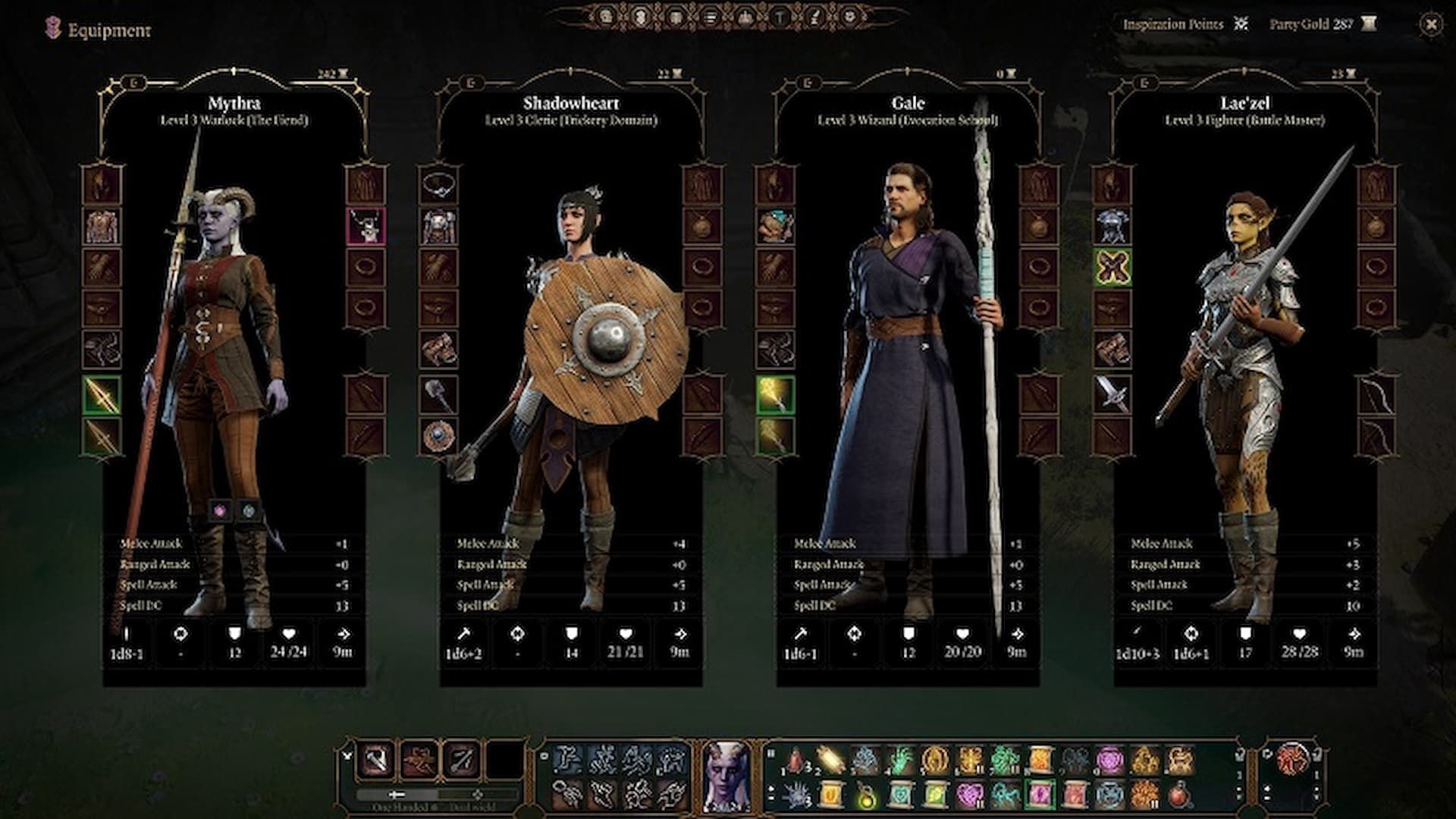This screenshot has width=1456, height=819.
Task: Select the green-highlighted scroll in hotbar
Action: point(1038,796)
